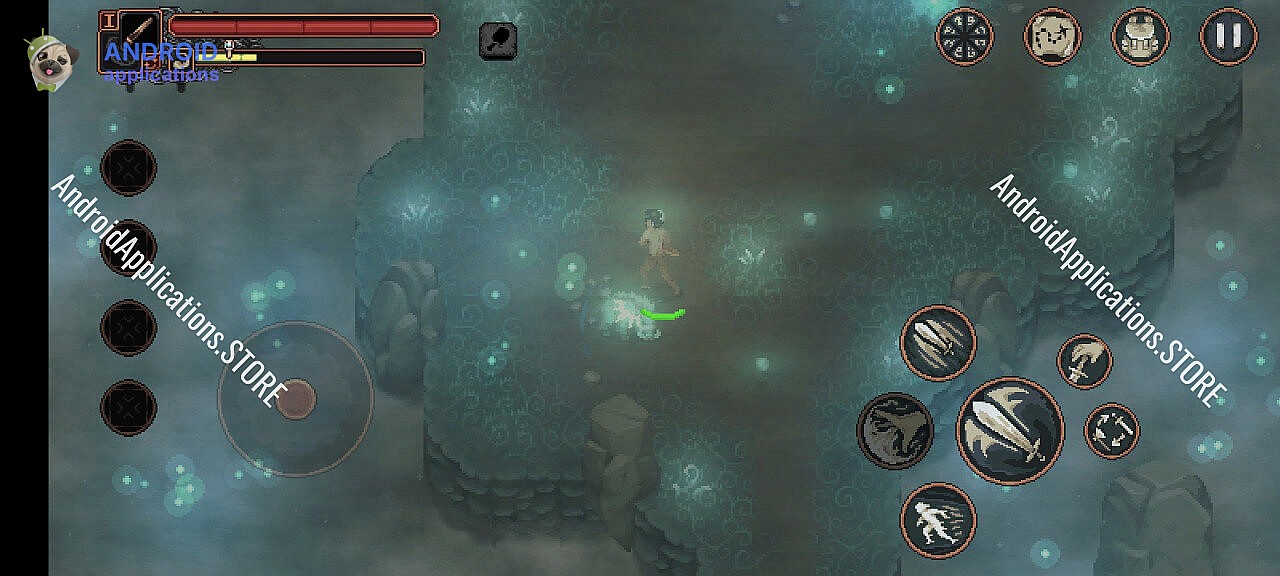Trigger the dark wing claw skill
This screenshot has width=1280, height=576.
coord(895,430)
